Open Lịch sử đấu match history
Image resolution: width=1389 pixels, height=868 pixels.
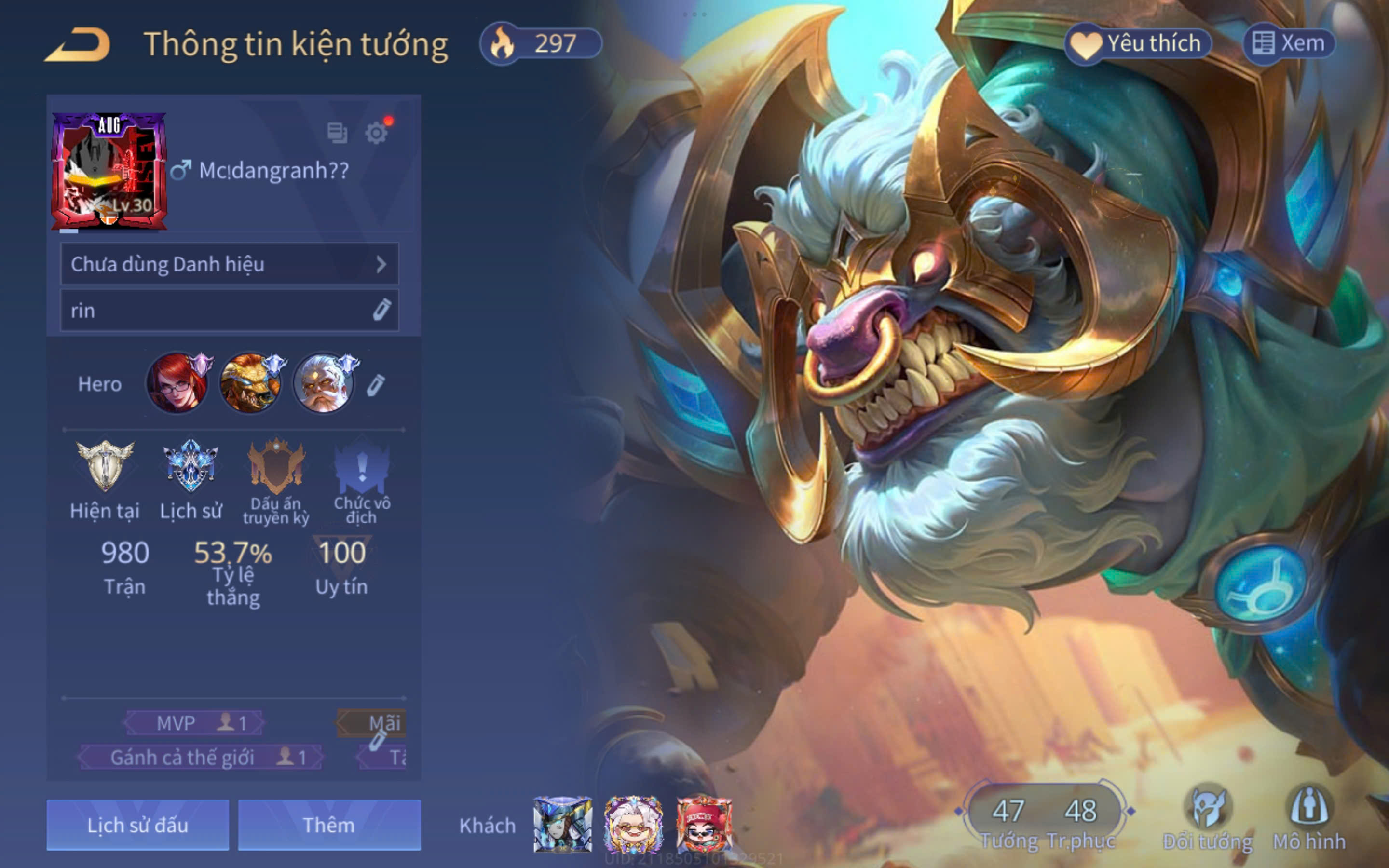tap(138, 825)
